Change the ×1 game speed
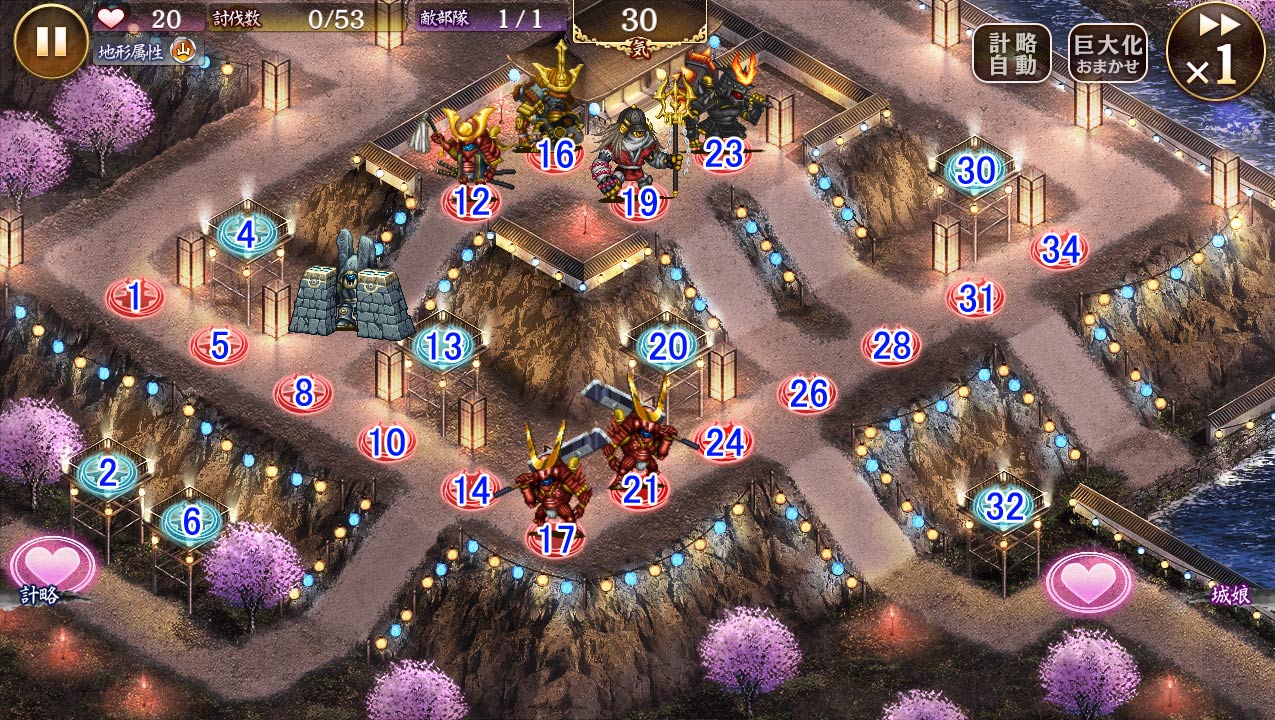 coord(1215,50)
